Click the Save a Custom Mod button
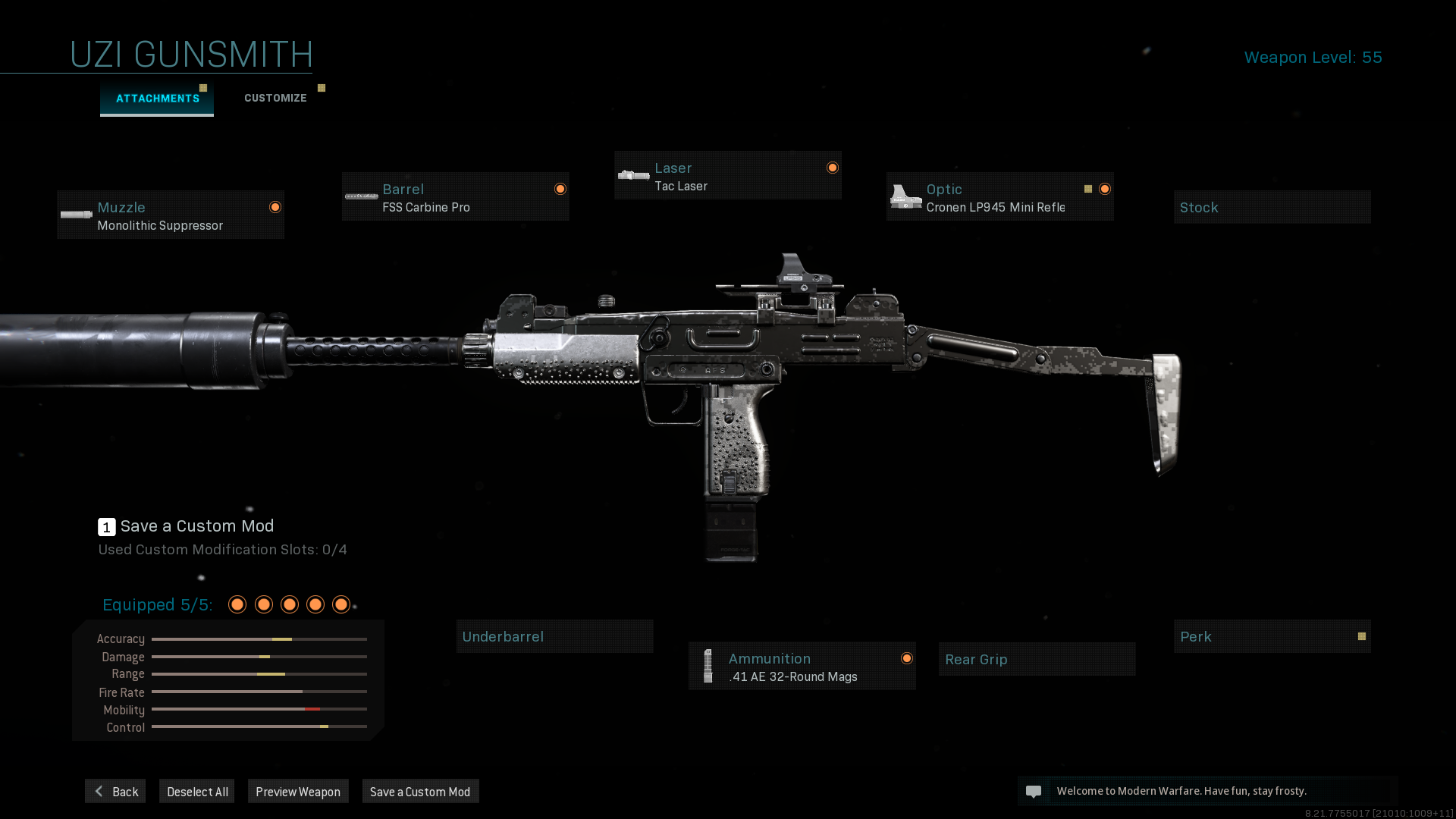The image size is (1456, 819). [x=420, y=792]
